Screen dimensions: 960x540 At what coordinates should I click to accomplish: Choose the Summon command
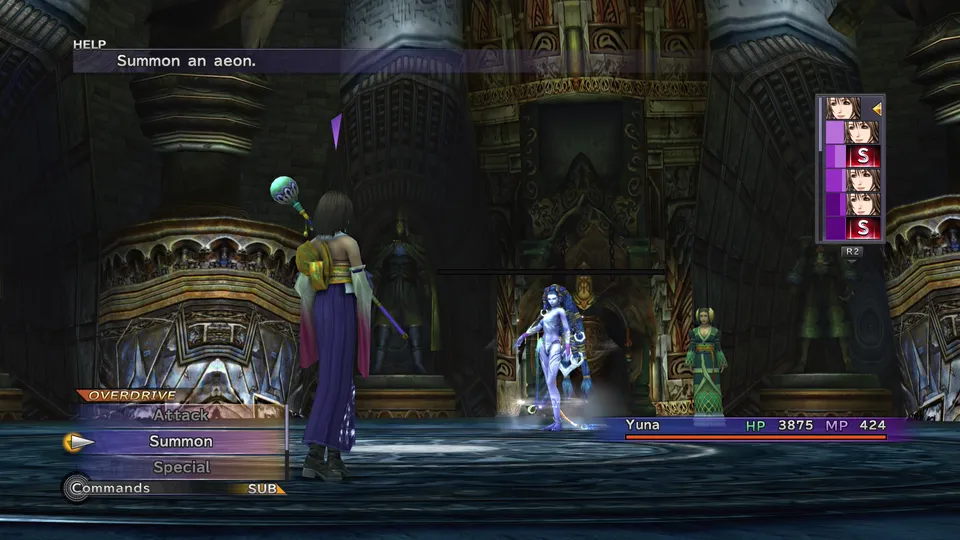(x=181, y=441)
